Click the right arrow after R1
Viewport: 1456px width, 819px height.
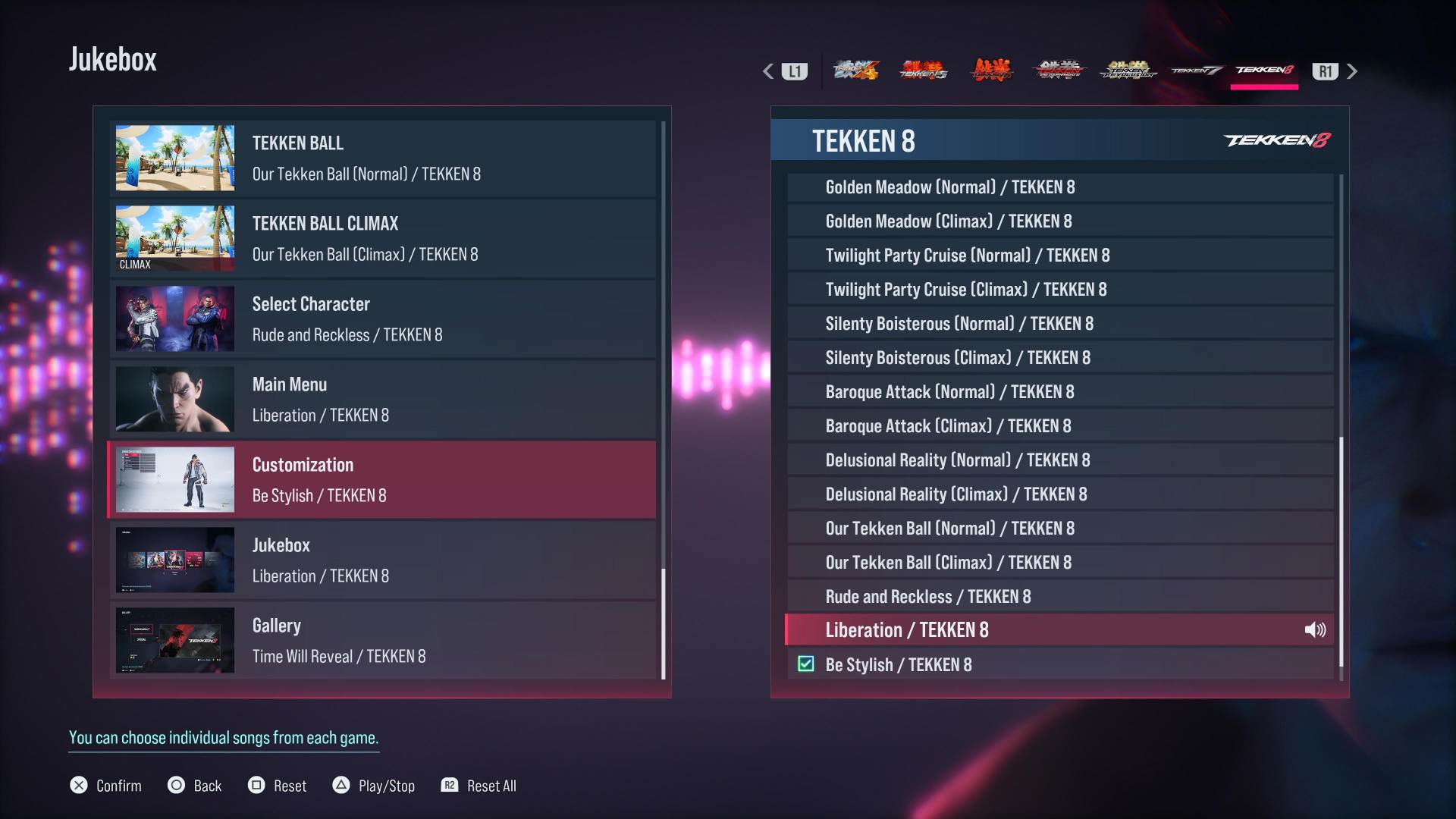(x=1353, y=71)
